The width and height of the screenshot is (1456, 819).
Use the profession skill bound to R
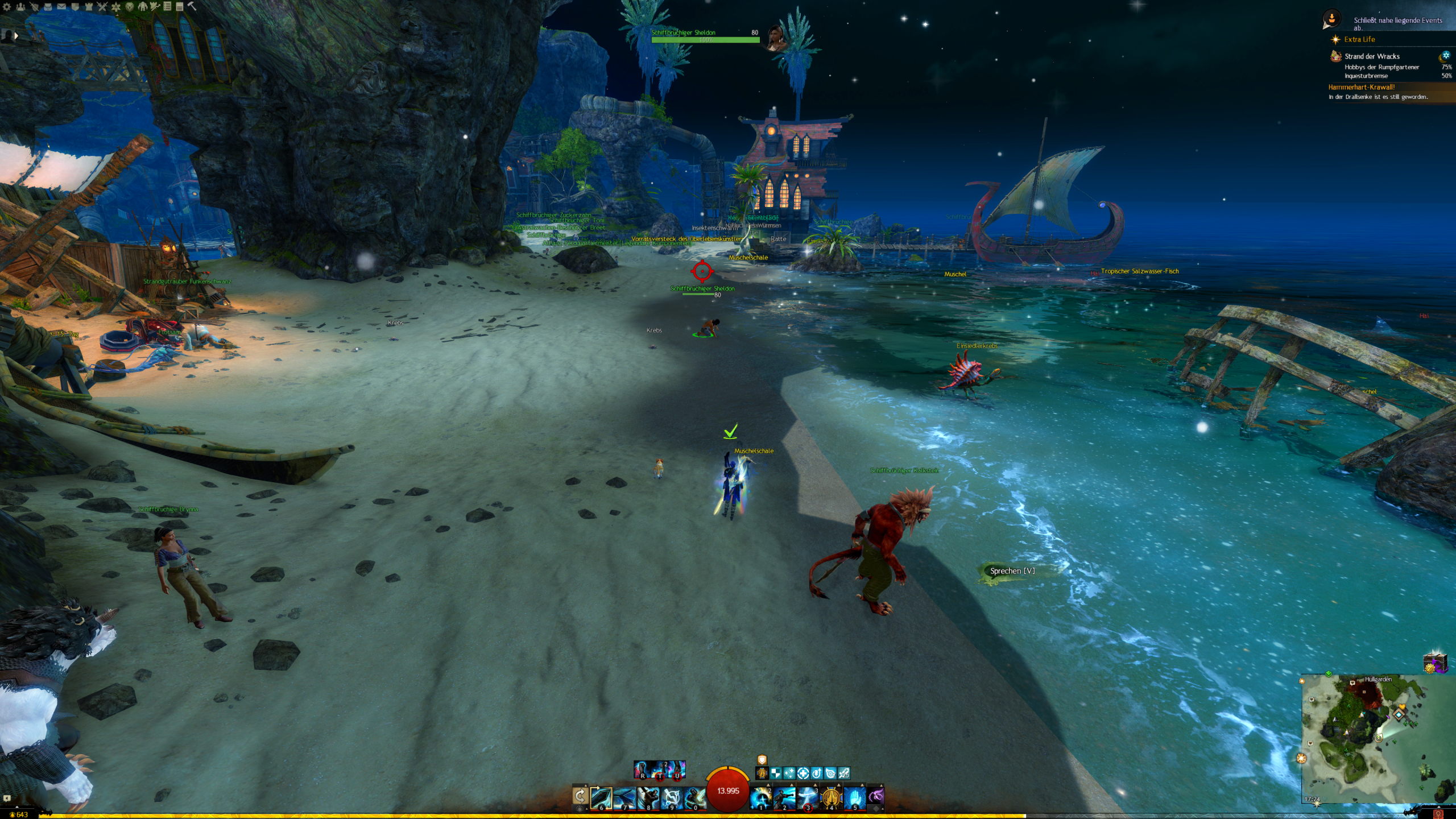coord(643,770)
